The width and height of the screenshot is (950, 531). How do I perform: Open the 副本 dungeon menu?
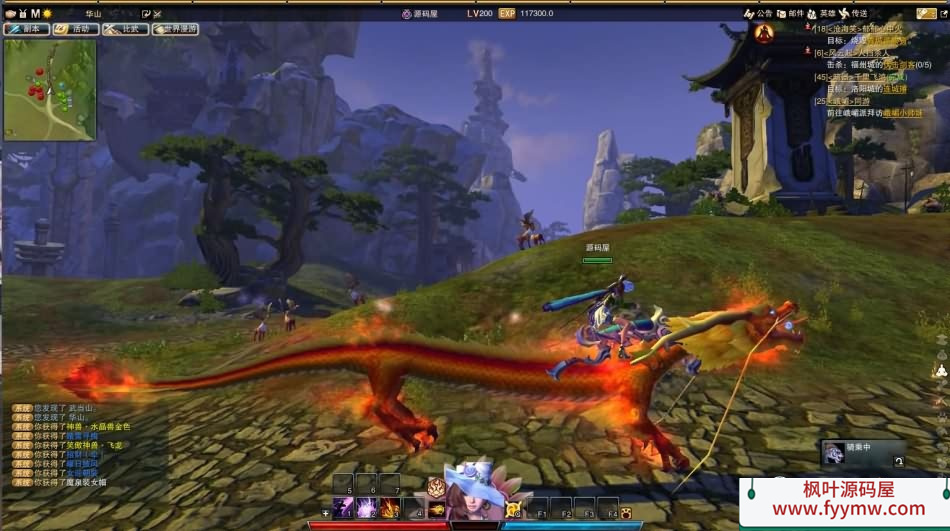click(27, 29)
